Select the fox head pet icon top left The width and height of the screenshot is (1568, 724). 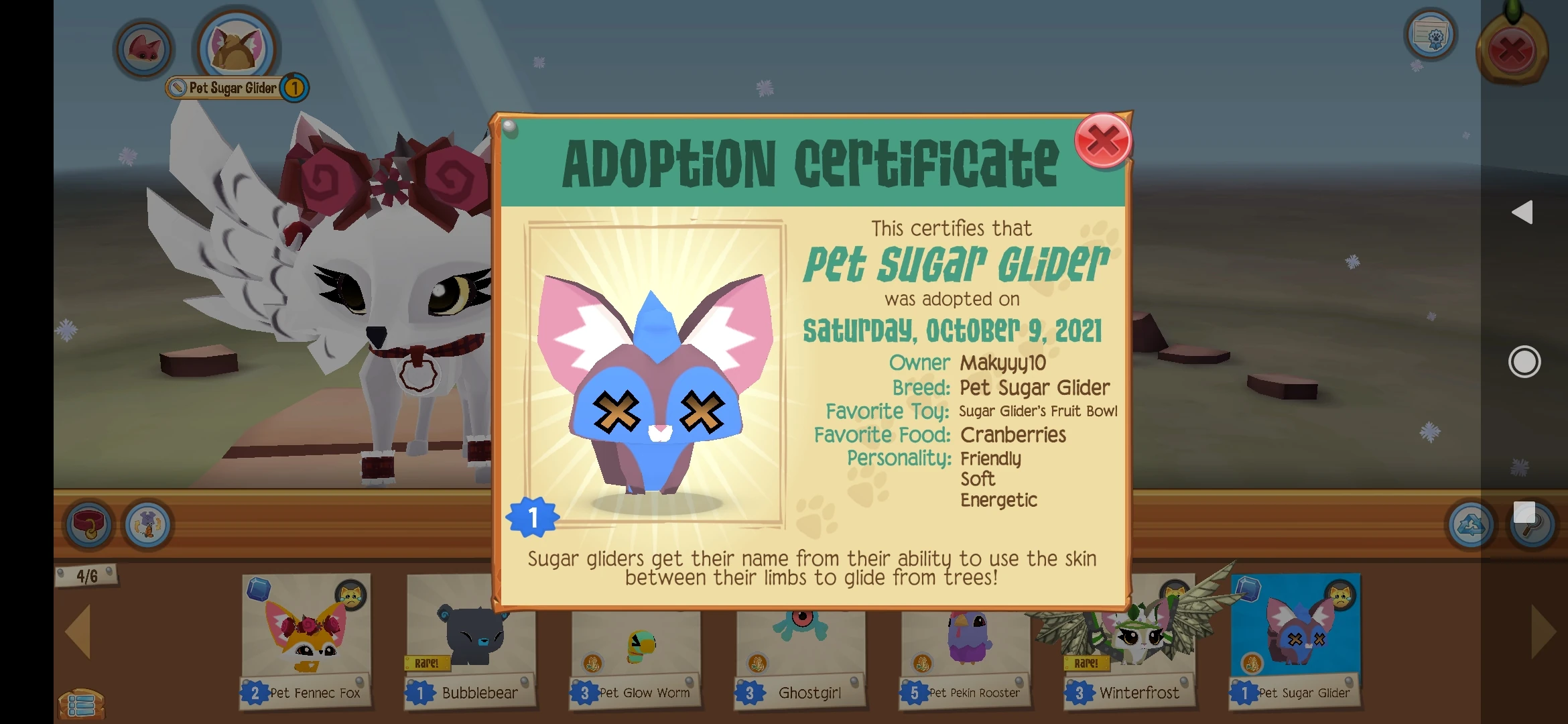143,48
